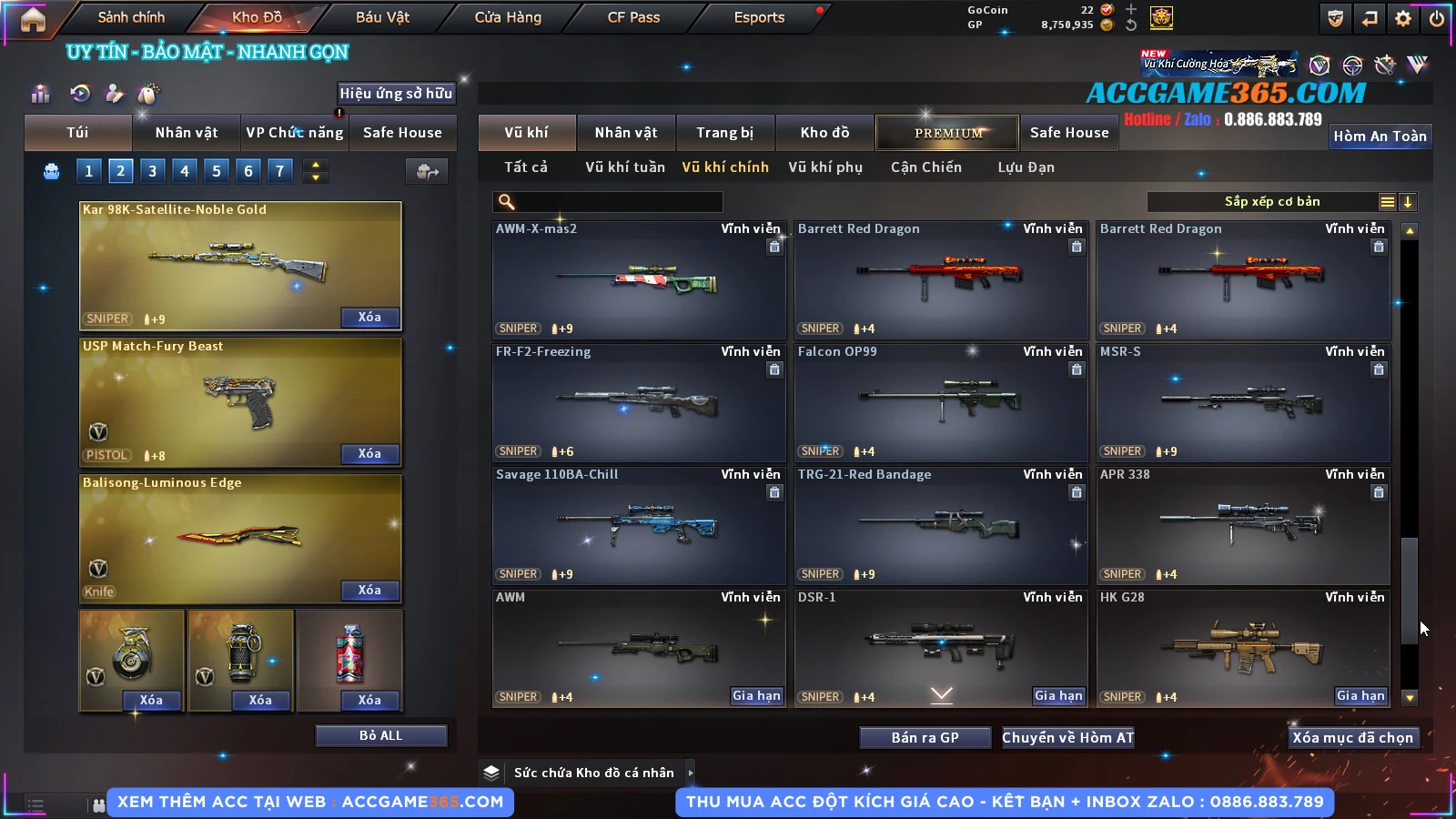
Task: Show the Cận Chiến melee weapons
Action: pyautogui.click(x=925, y=167)
